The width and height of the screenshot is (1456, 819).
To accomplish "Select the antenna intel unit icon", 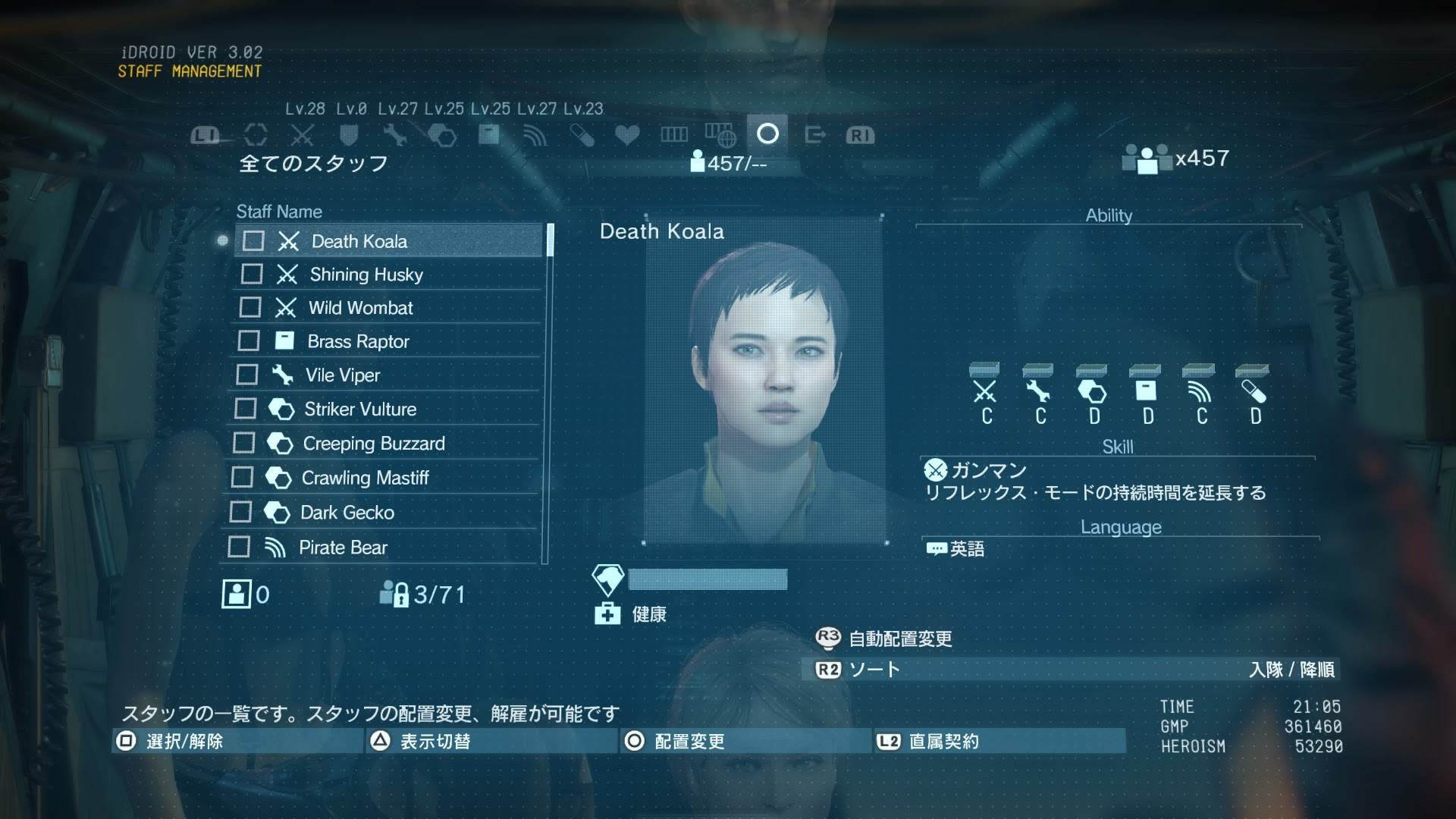I will 535,134.
